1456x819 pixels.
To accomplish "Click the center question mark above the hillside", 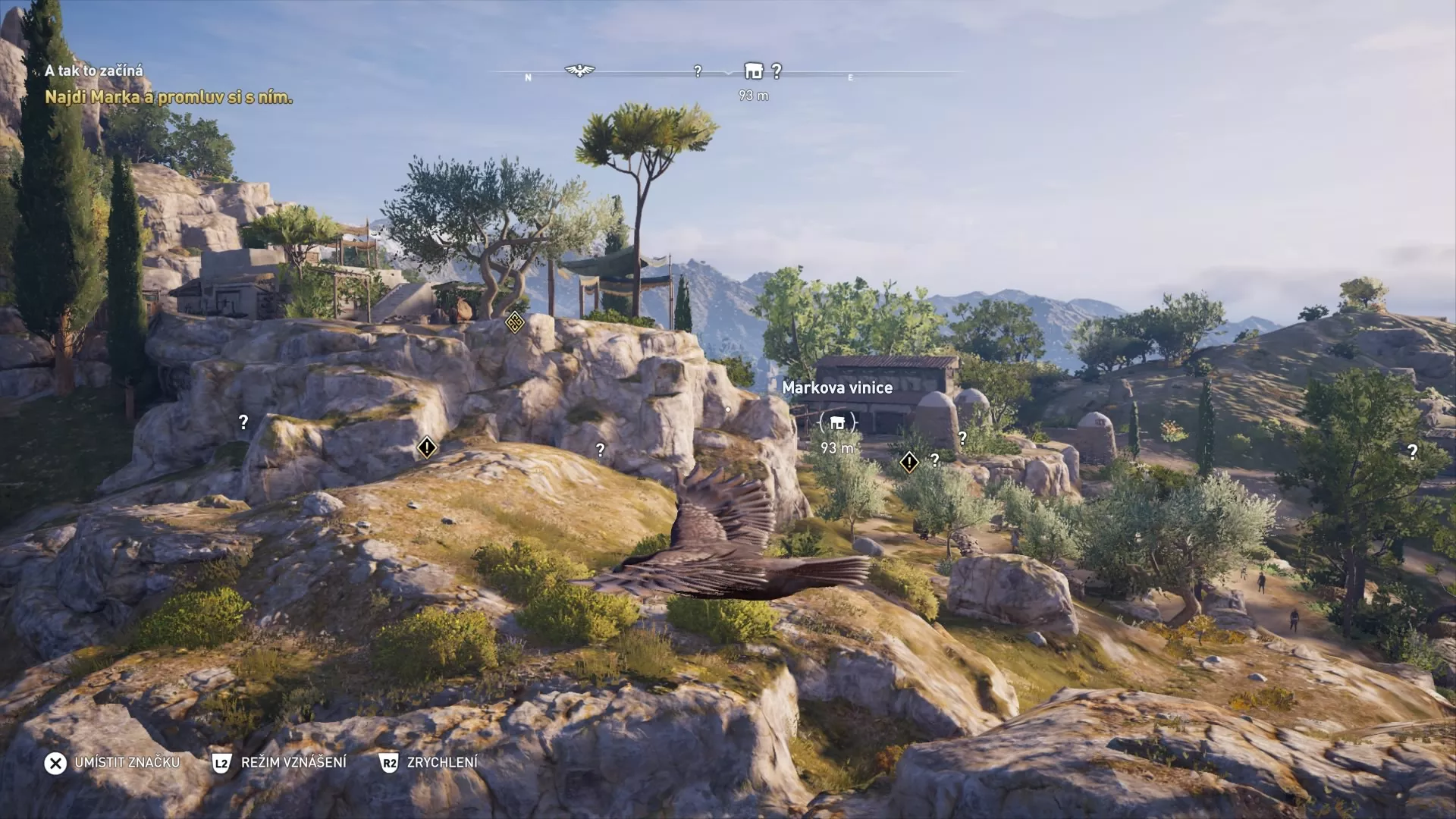I will click(601, 450).
